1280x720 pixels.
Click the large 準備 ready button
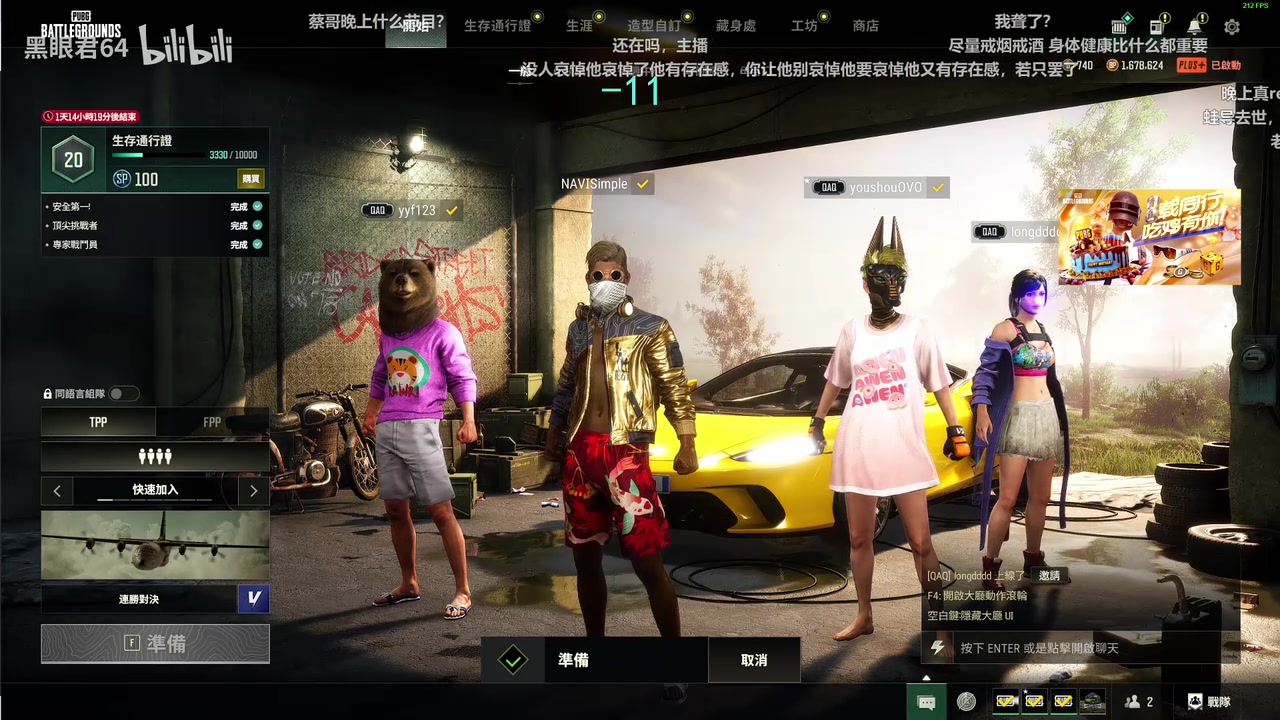pyautogui.click(x=155, y=644)
